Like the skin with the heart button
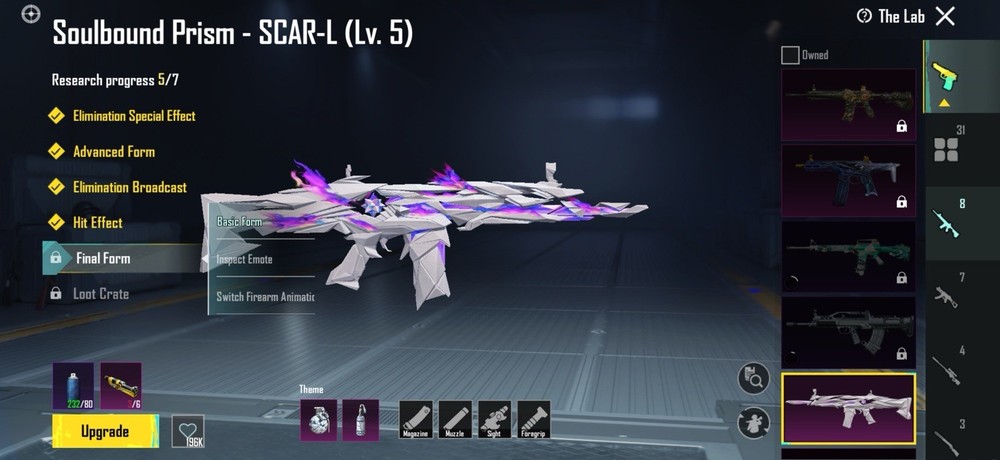The width and height of the screenshot is (1000, 460). click(188, 430)
